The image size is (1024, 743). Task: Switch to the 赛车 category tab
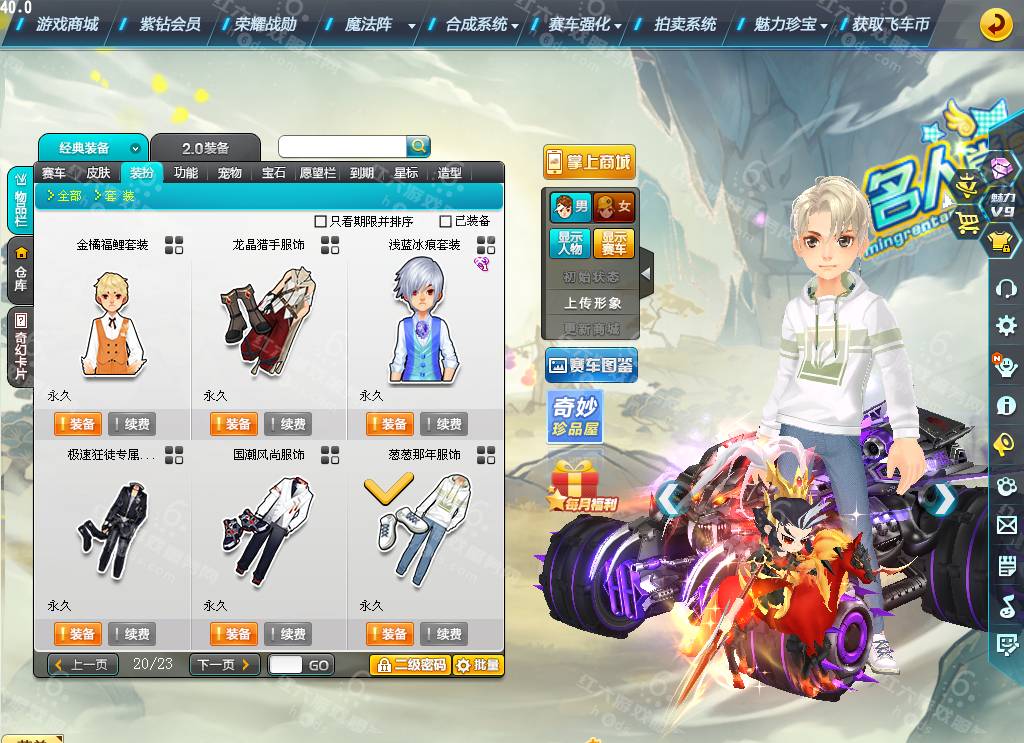coord(54,173)
